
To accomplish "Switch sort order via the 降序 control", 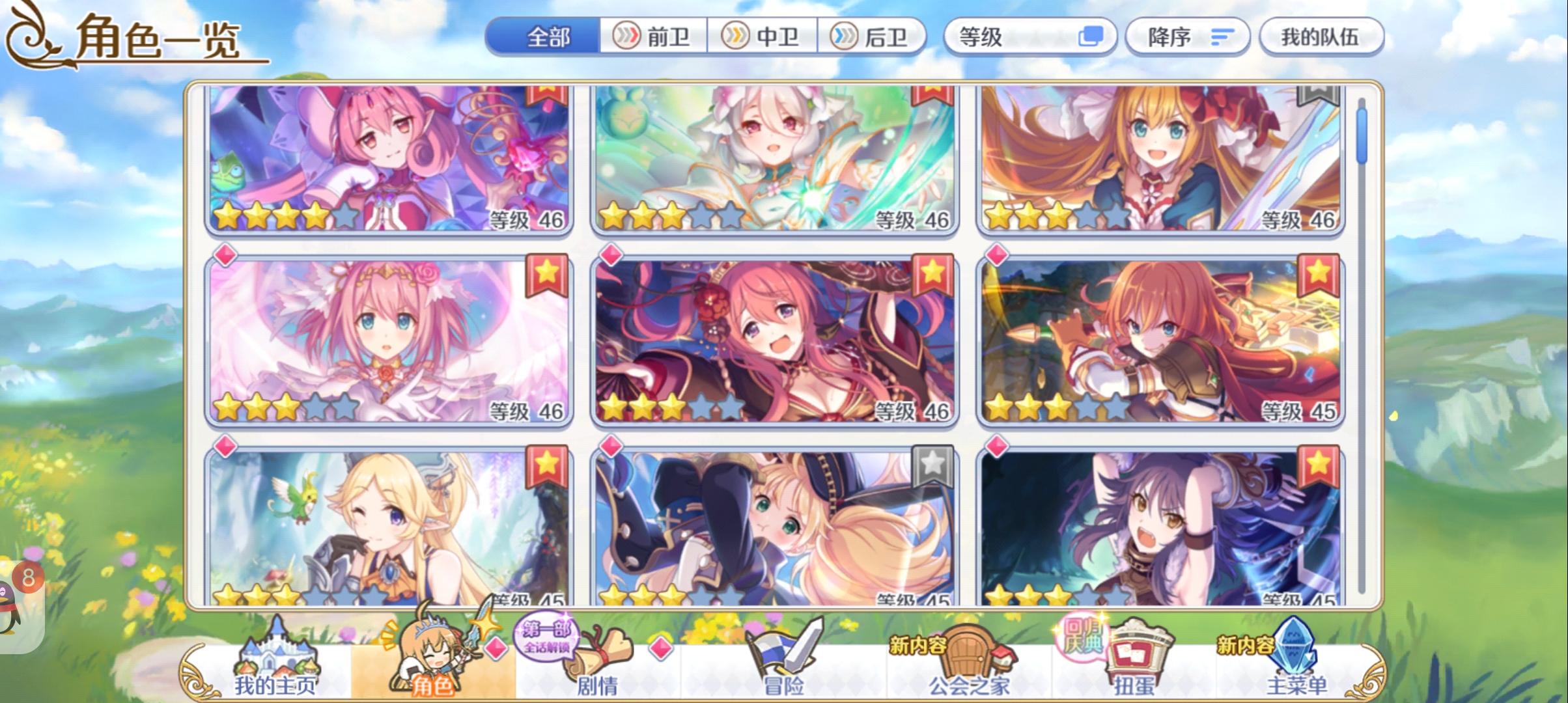I will [x=1186, y=37].
